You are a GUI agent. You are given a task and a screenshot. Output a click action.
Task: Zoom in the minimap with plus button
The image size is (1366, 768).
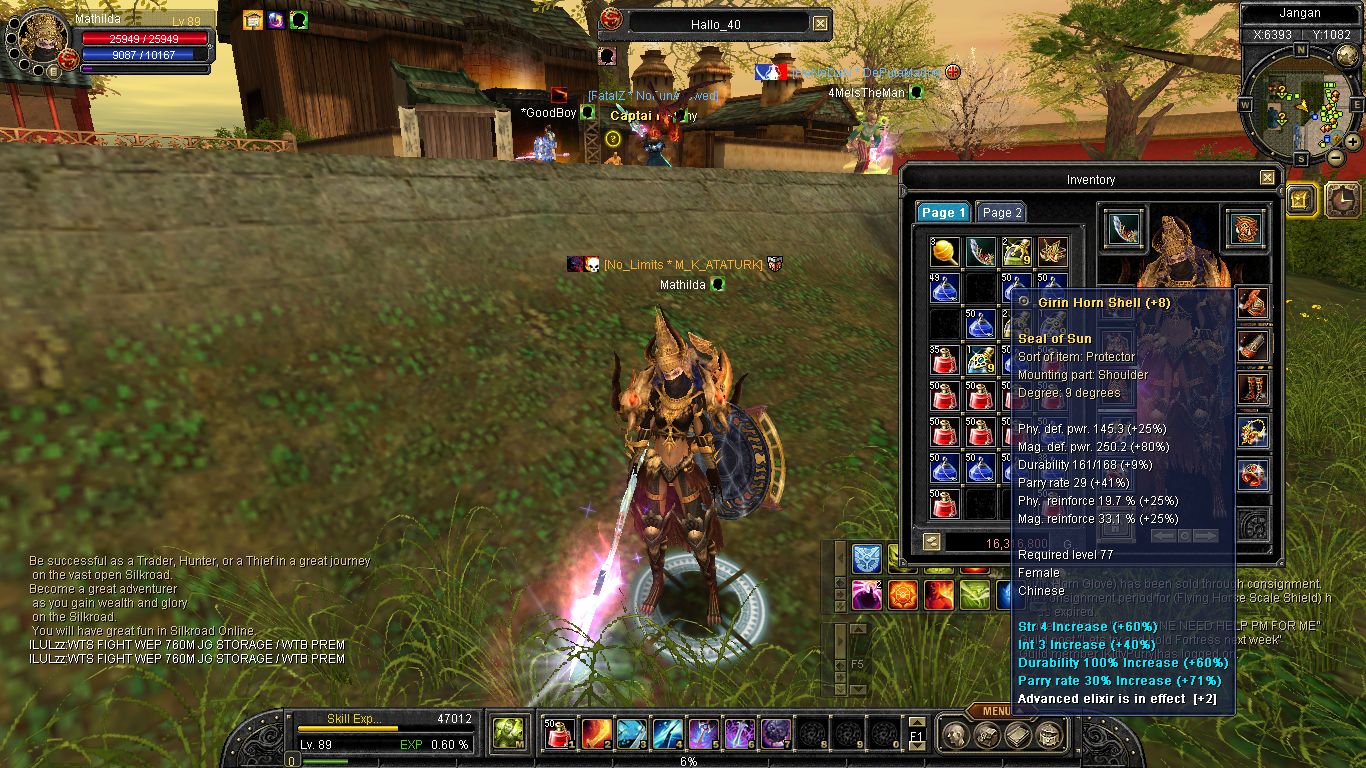[1352, 142]
